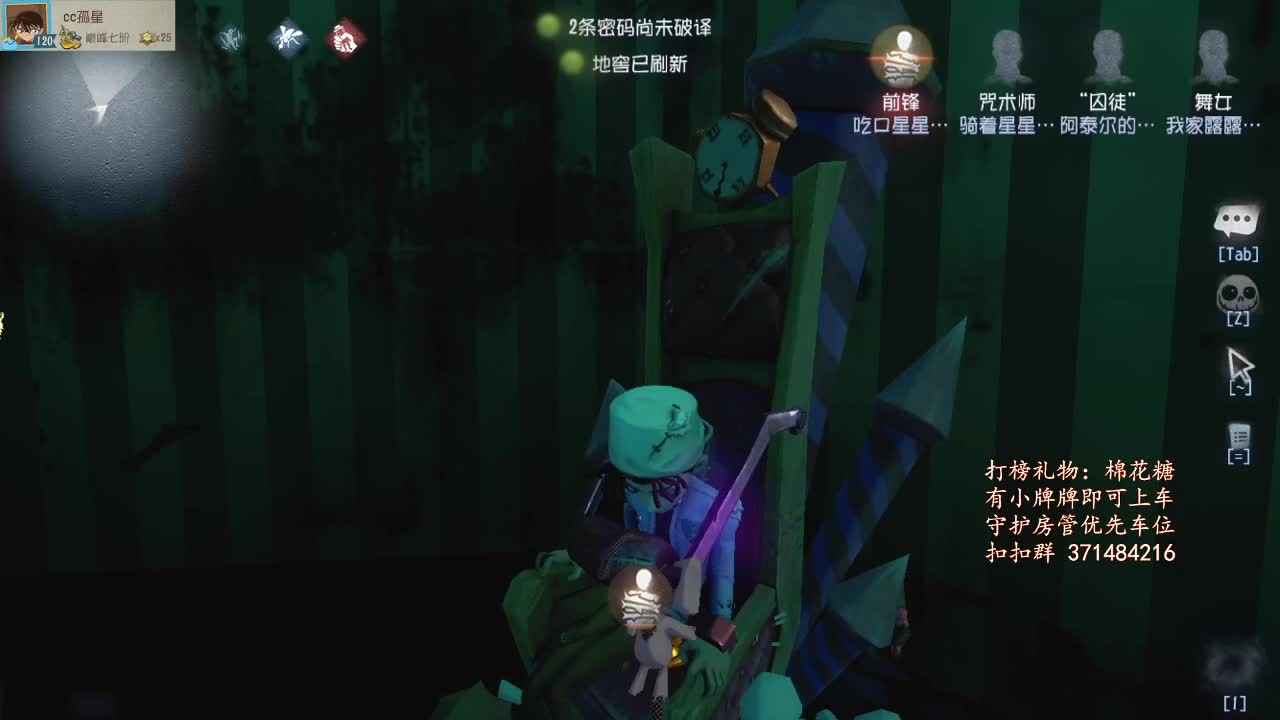Open the match notes [=] panel icon
Viewport: 1280px width, 720px height.
1240,435
